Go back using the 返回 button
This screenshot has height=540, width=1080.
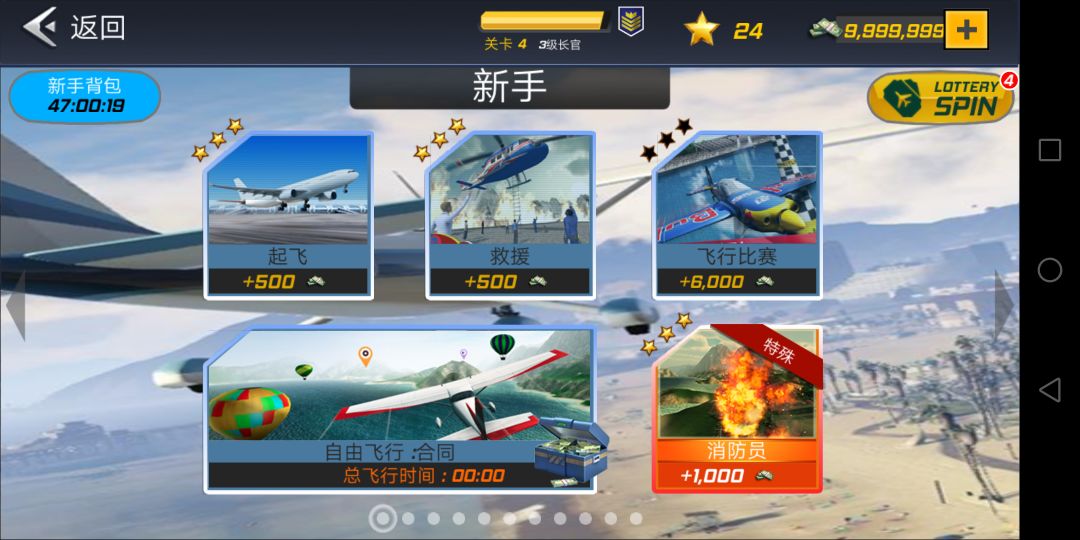coord(75,27)
